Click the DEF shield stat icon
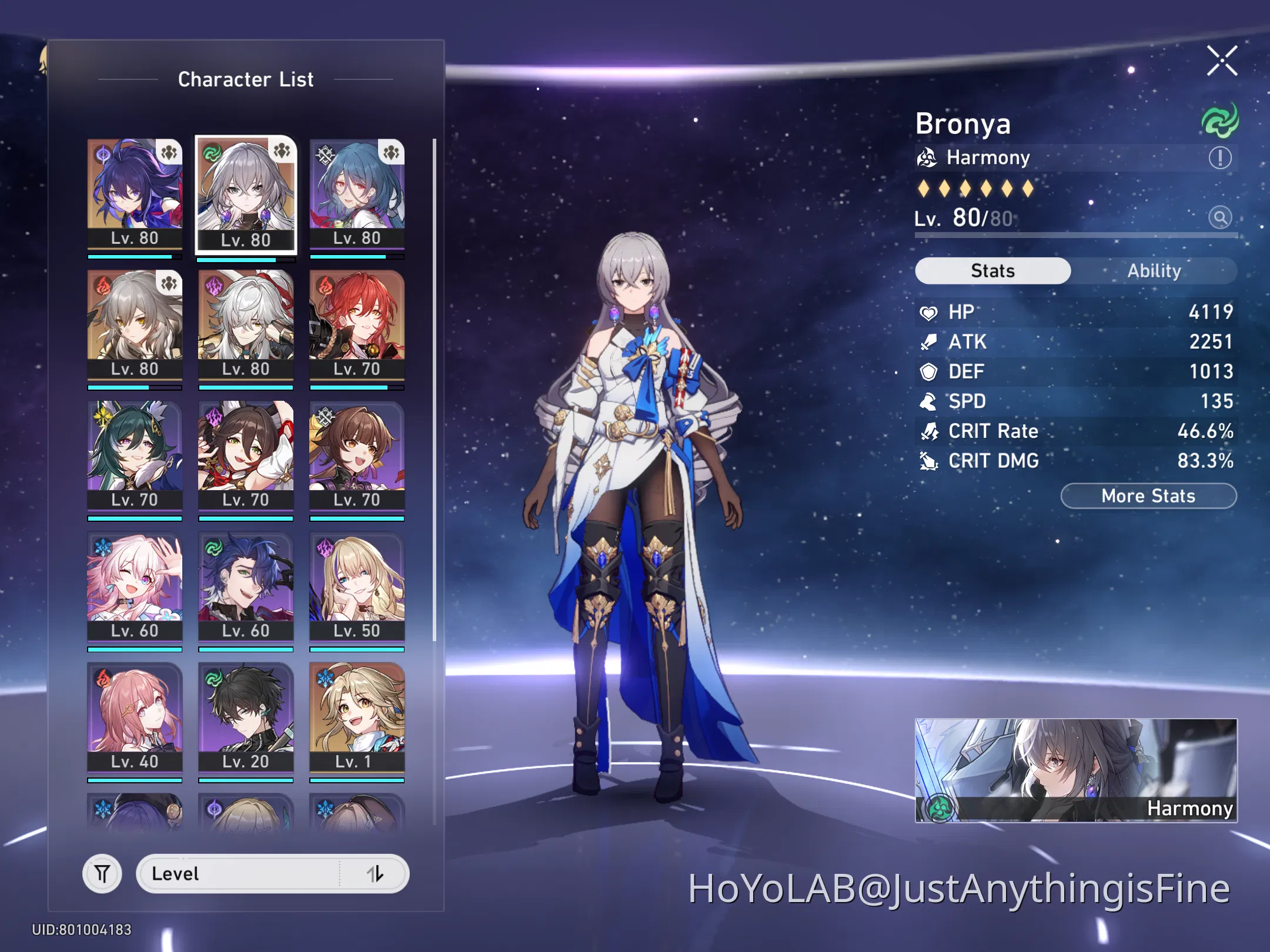The image size is (1270, 952). tap(928, 371)
